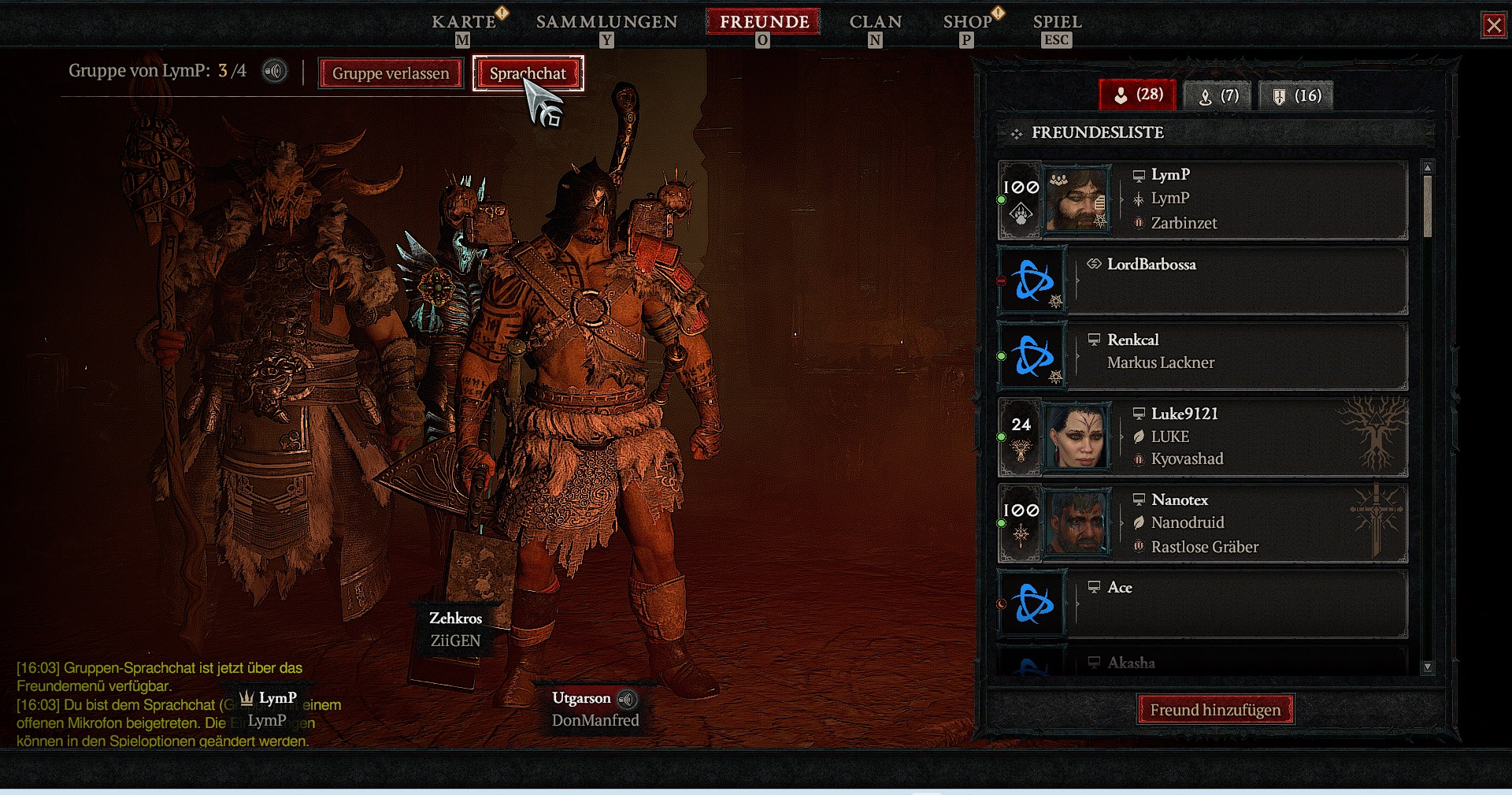The height and width of the screenshot is (795, 1512).
Task: Switch to the filter tab showing 7
Action: point(1218,96)
